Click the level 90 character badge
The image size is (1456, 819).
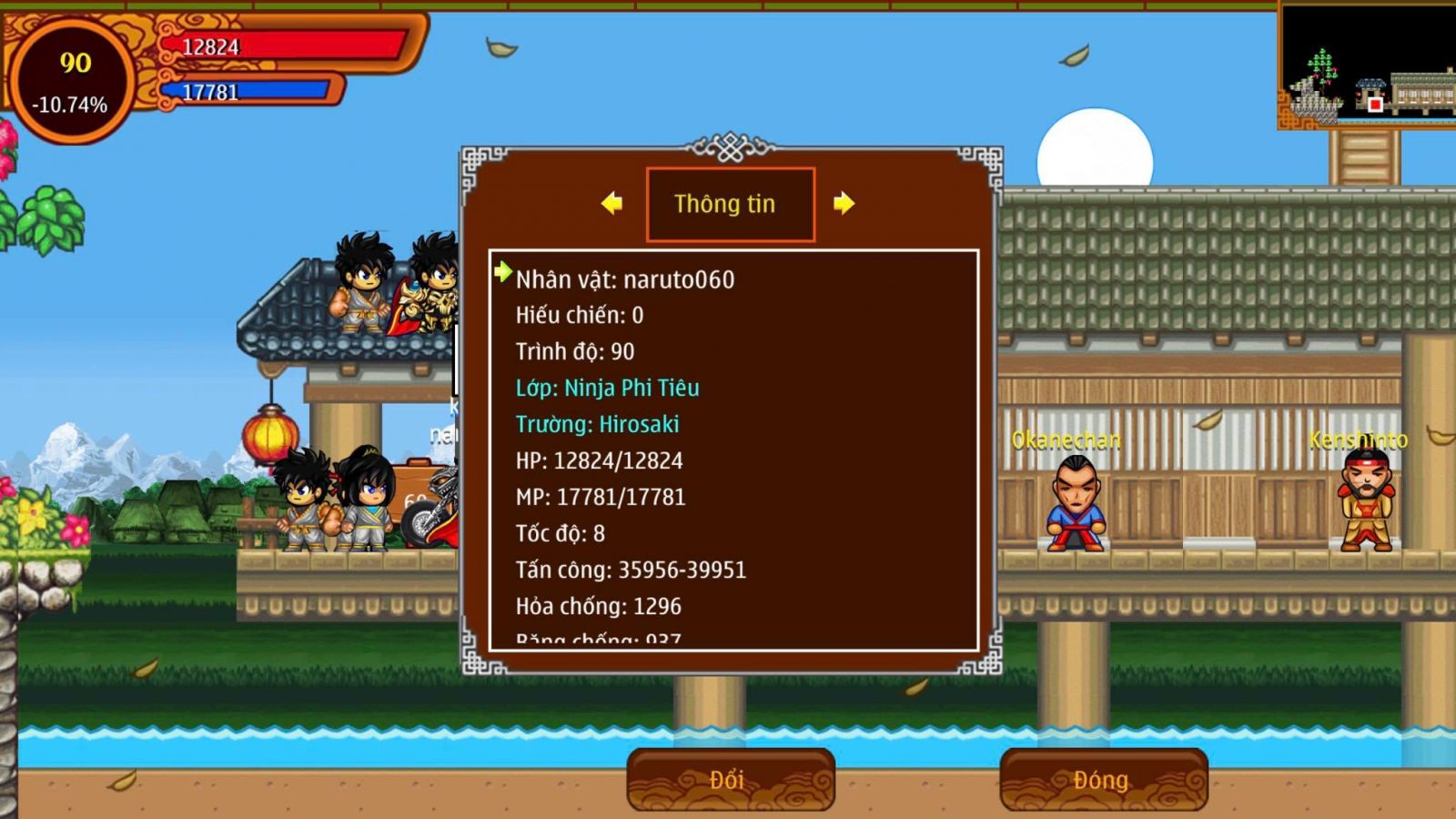point(72,82)
